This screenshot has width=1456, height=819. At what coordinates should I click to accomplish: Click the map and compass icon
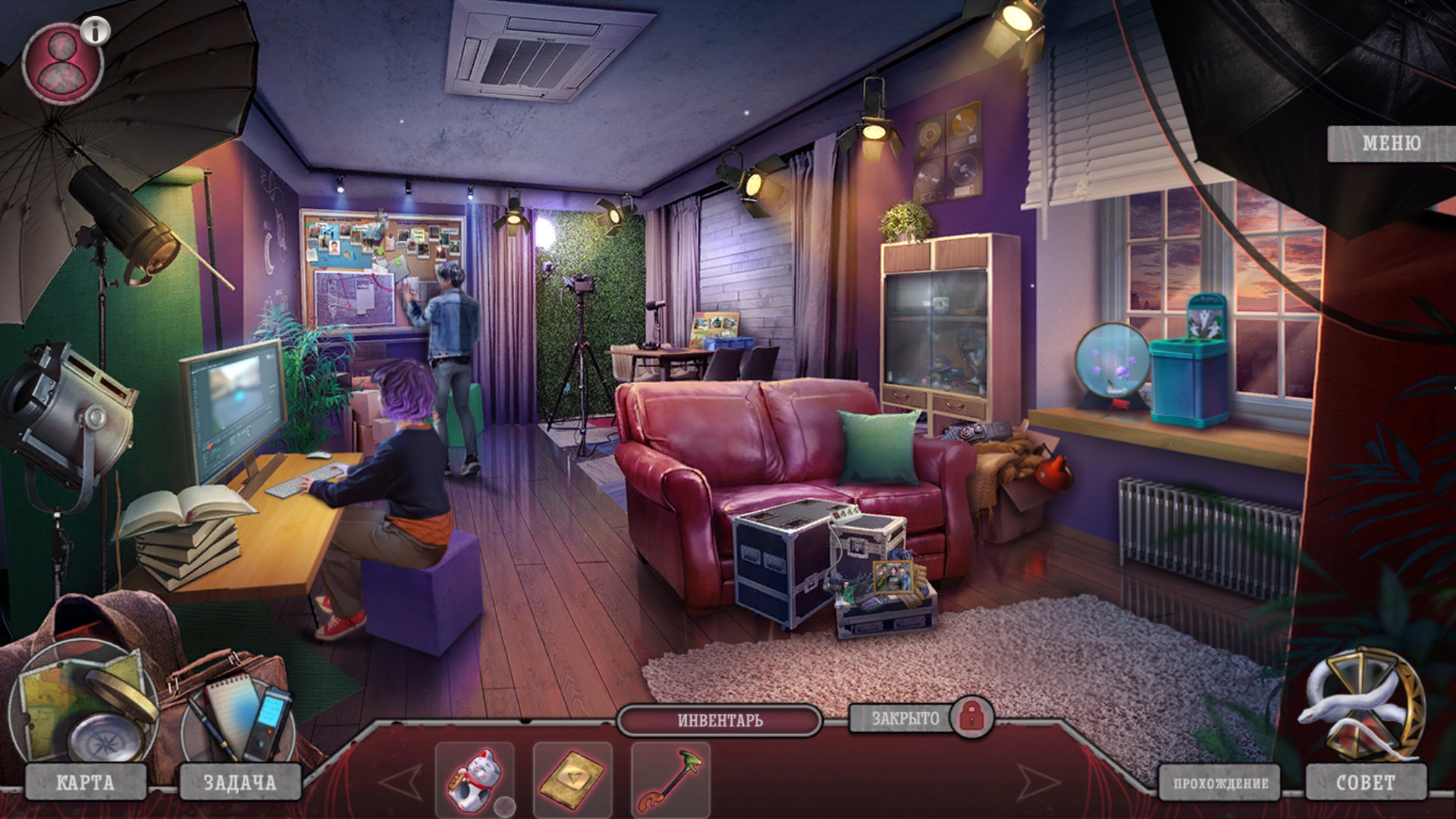[83, 705]
